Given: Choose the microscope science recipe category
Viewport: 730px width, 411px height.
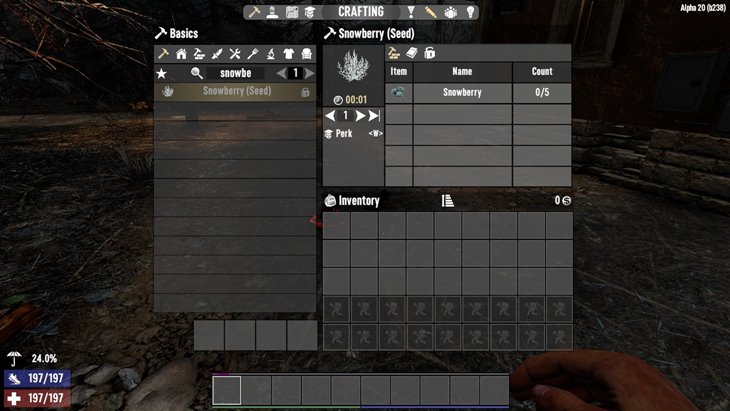Looking at the screenshot, I should (272, 53).
